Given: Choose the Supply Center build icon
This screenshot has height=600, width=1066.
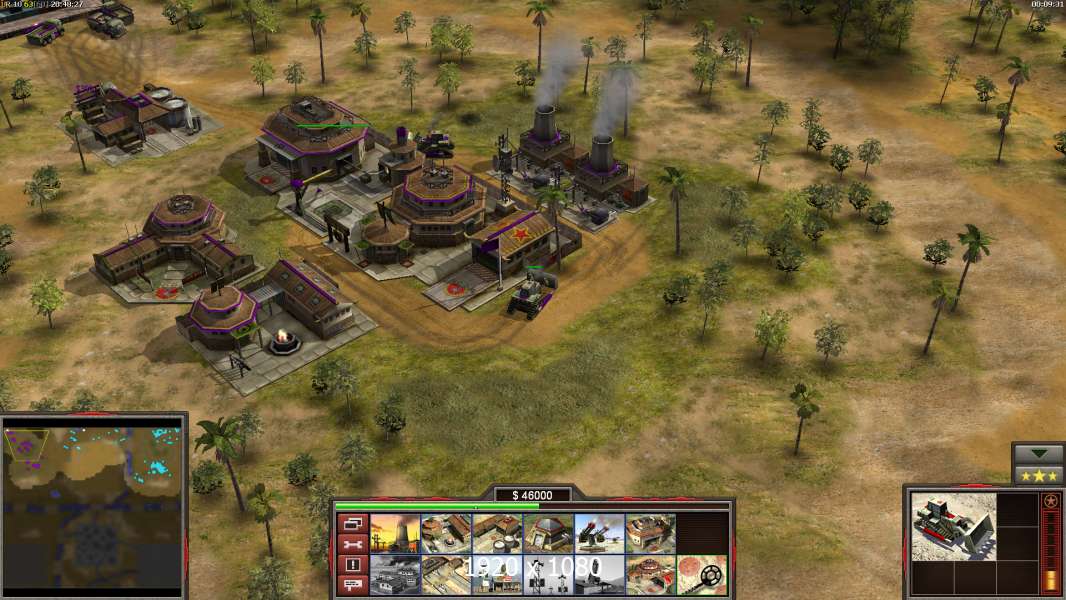Looking at the screenshot, I should pos(497,533).
